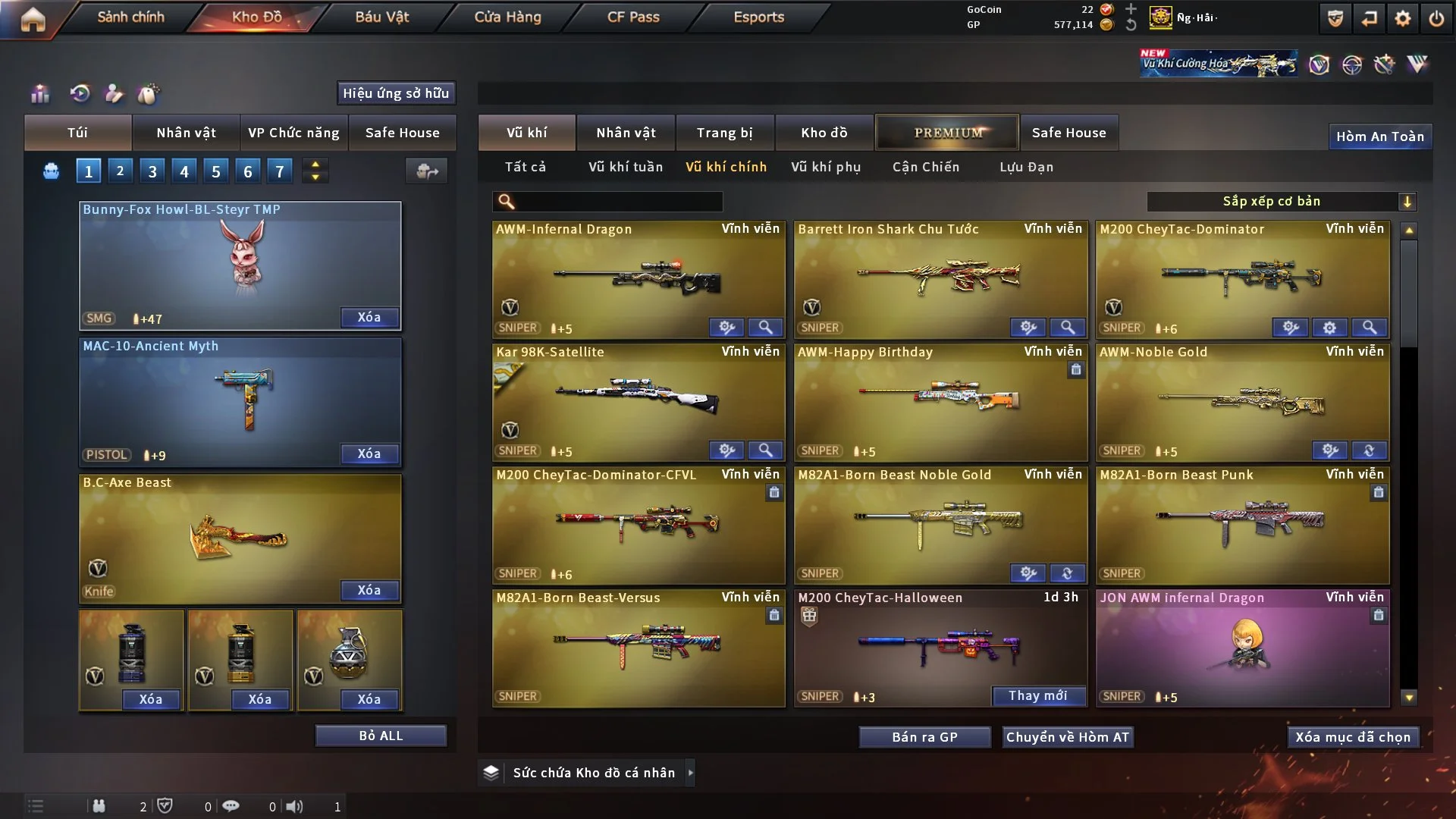Select the AWM-Infernal Dragon sniper
The height and width of the screenshot is (819, 1456).
pyautogui.click(x=639, y=279)
